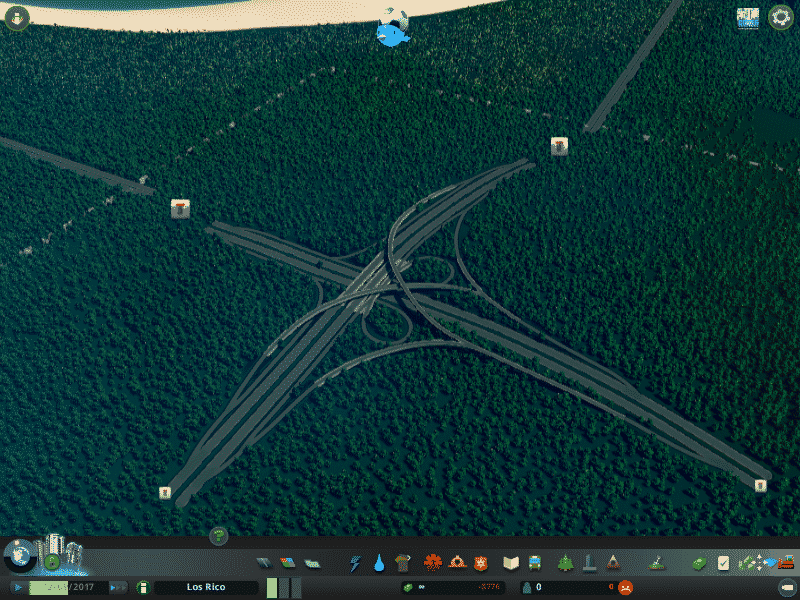Open the Electricity lightning bolt menu
Screen dimensions: 800x600
click(356, 563)
